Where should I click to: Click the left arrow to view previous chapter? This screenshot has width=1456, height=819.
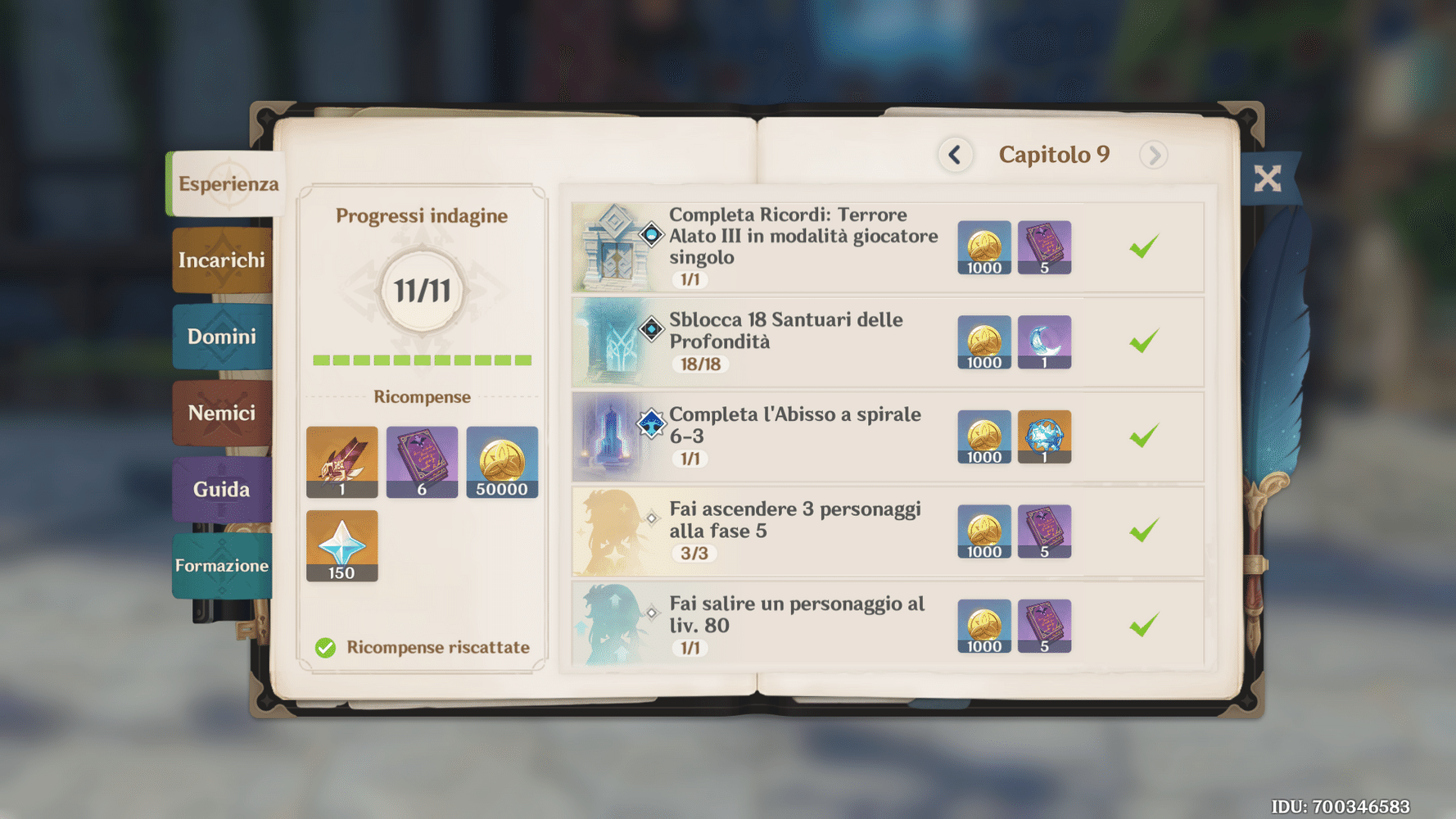(x=955, y=155)
